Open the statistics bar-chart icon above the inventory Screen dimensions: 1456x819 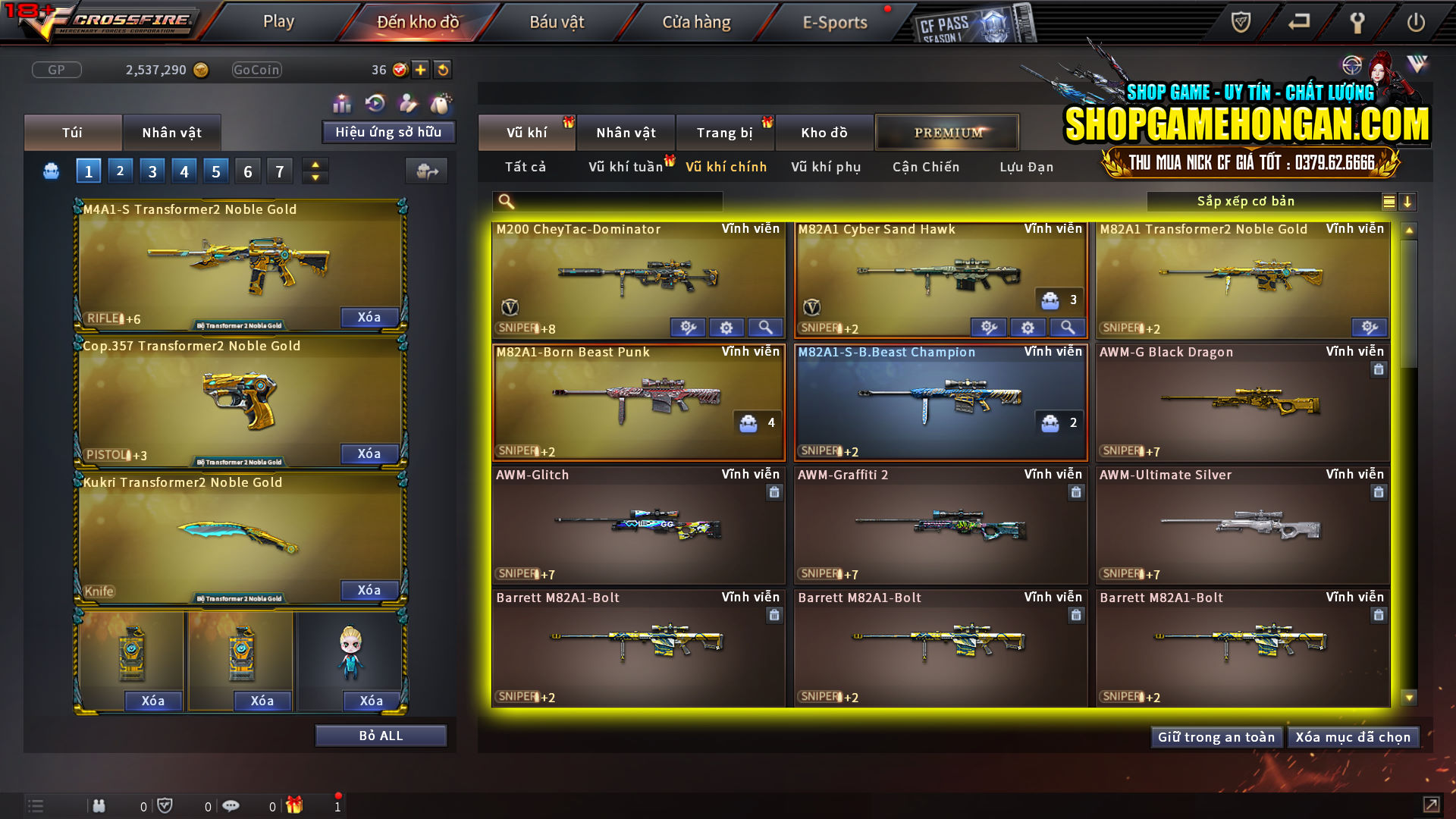tap(342, 102)
